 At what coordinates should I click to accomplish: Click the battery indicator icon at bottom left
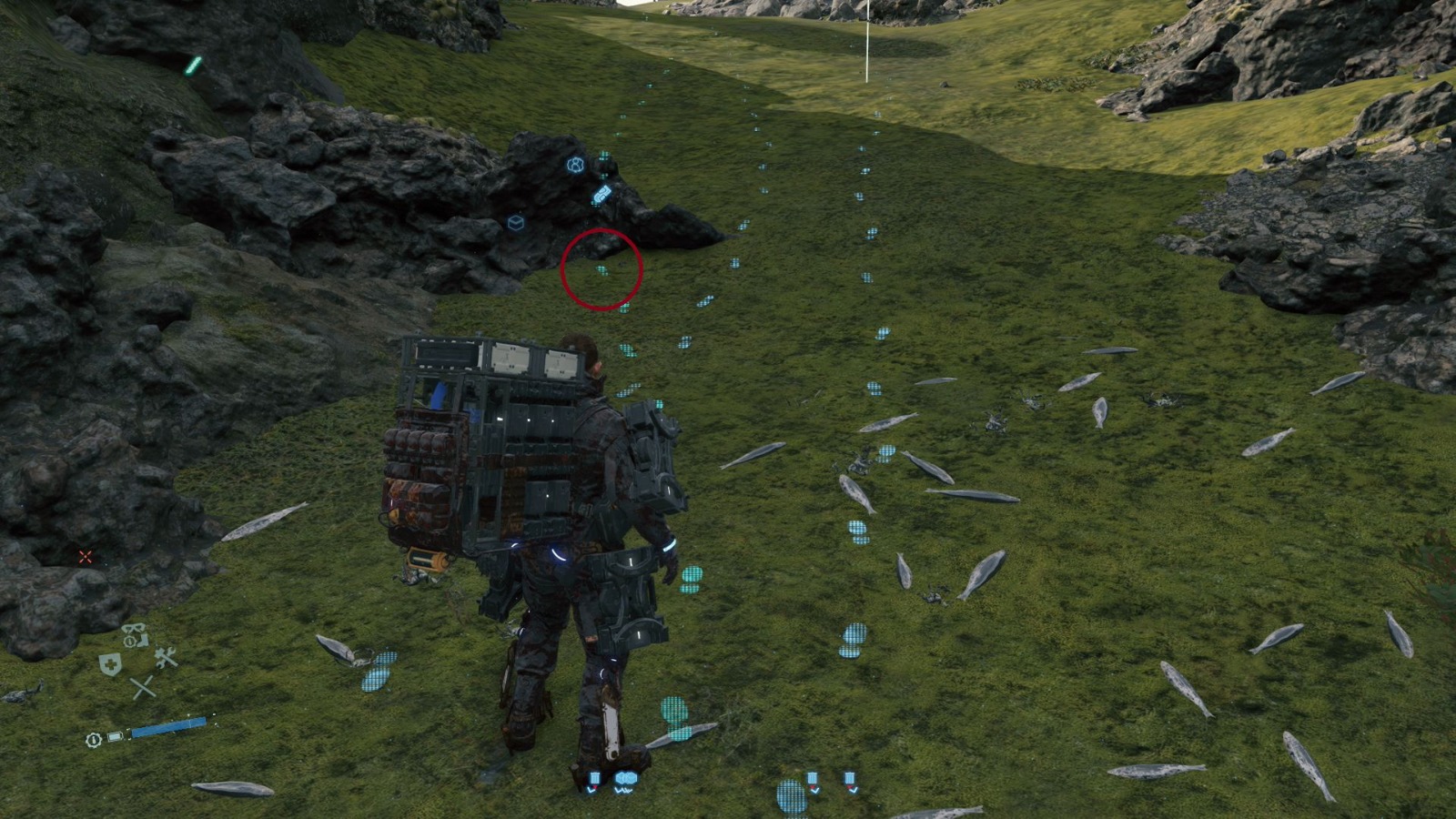pyautogui.click(x=115, y=735)
